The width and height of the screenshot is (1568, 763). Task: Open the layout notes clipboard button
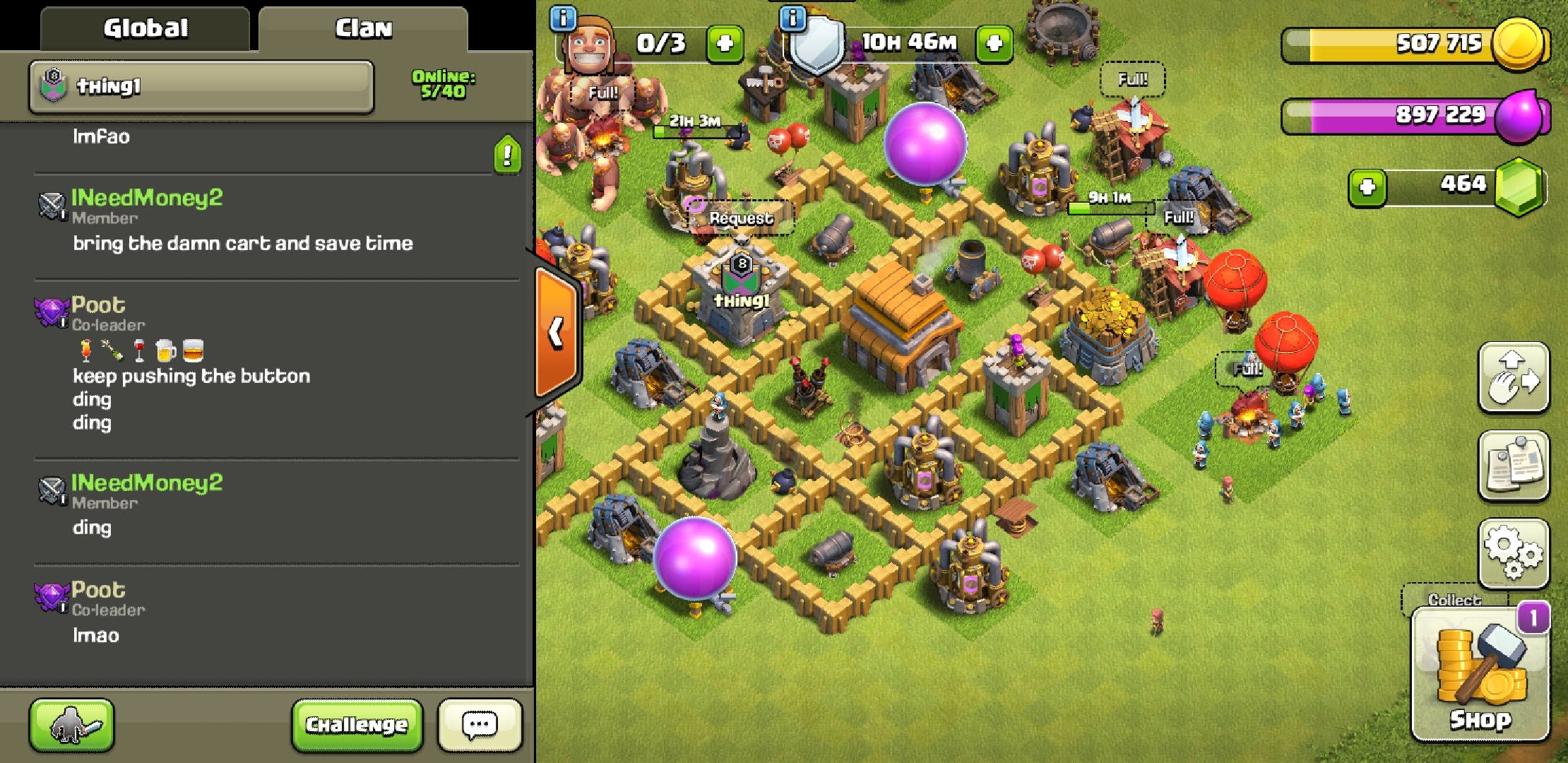click(x=1514, y=465)
